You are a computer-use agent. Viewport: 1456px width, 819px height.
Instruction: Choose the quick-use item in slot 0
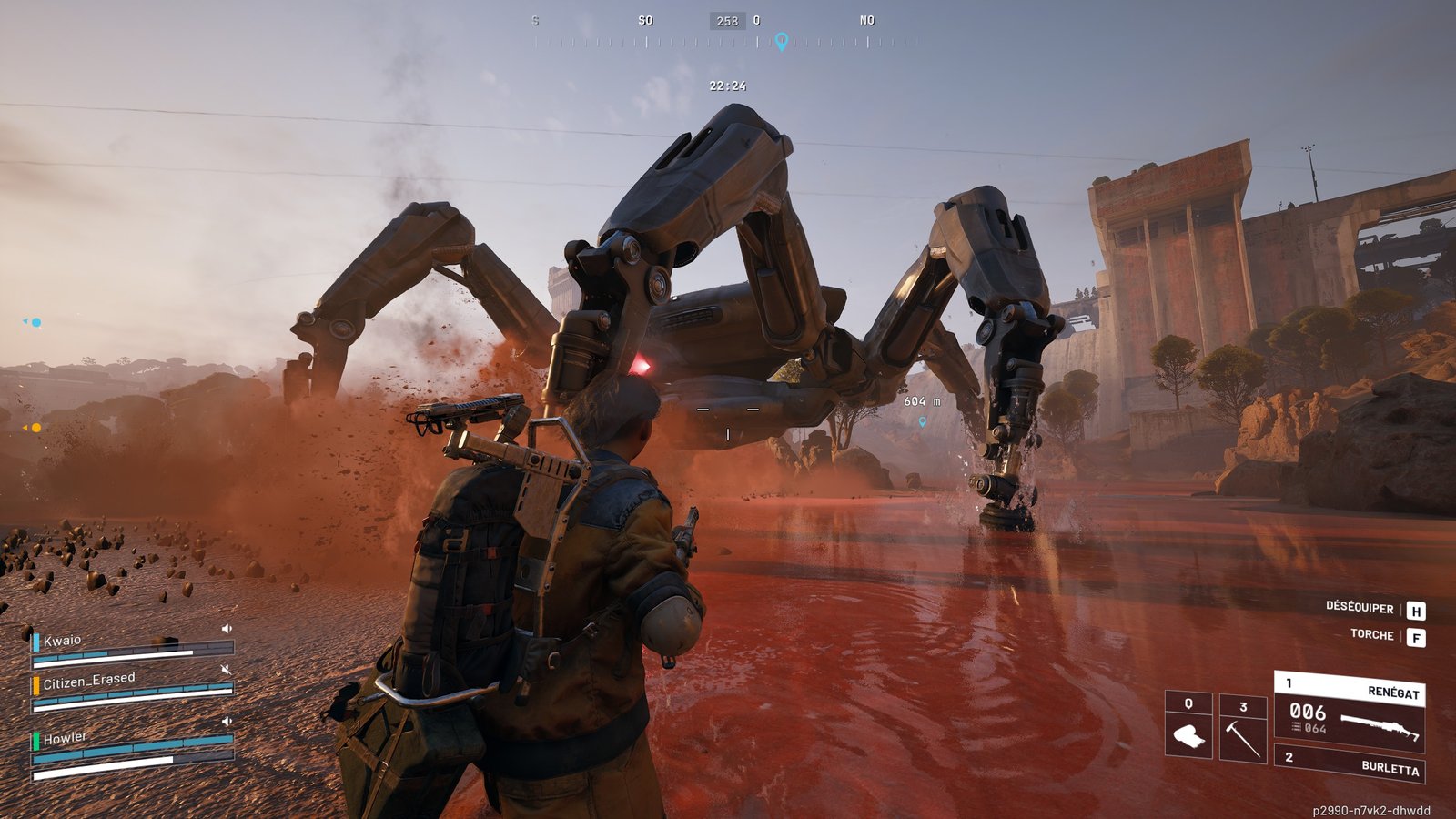pyautogui.click(x=1188, y=725)
